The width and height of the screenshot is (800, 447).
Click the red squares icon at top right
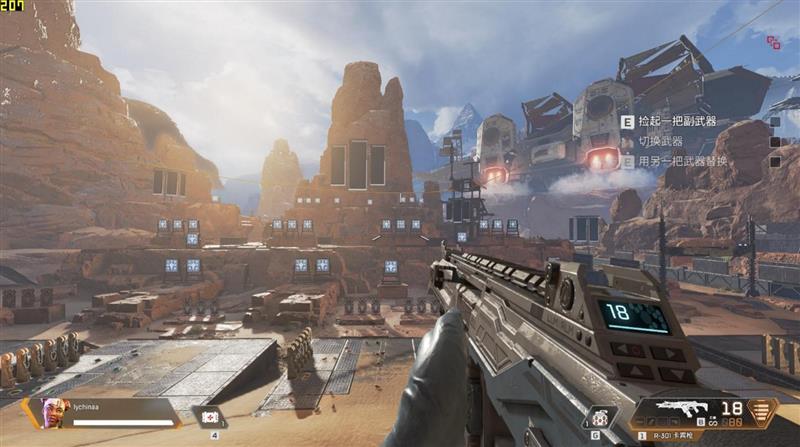point(773,42)
